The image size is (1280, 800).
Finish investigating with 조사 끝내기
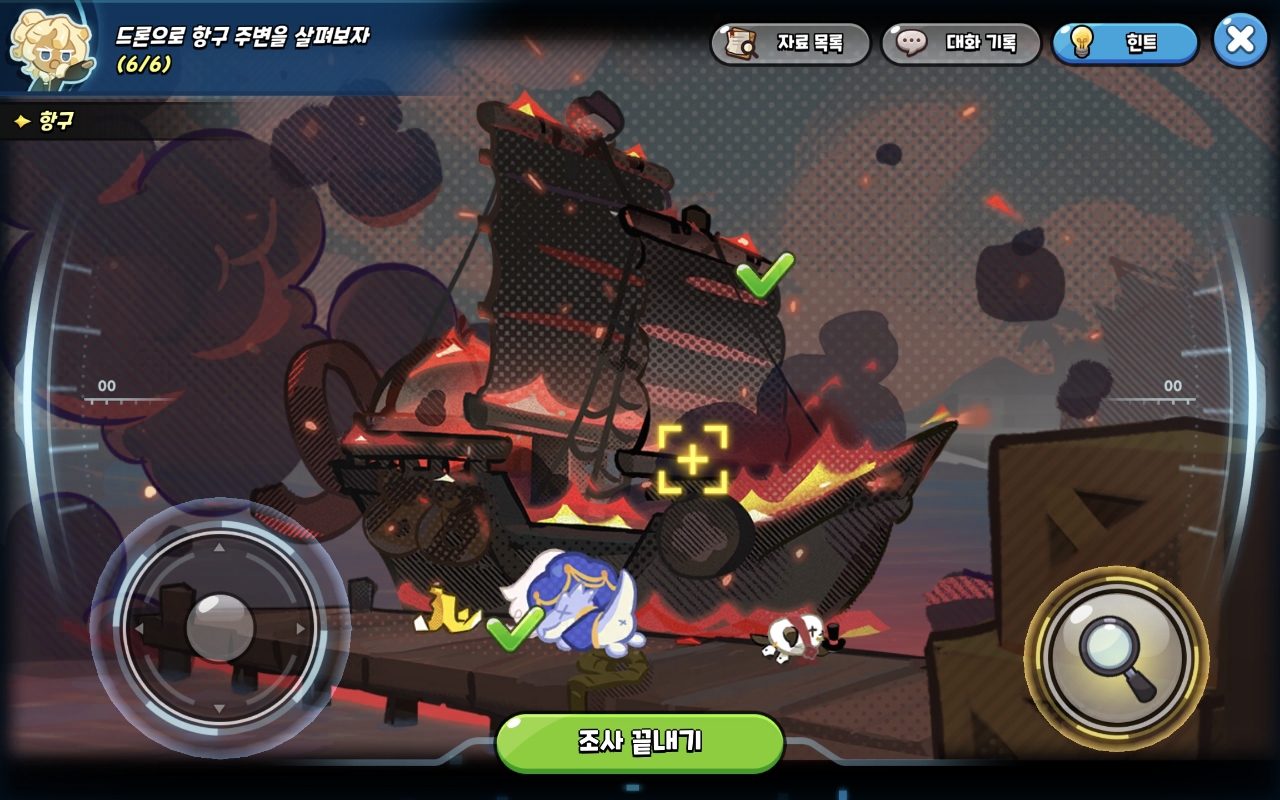(640, 742)
